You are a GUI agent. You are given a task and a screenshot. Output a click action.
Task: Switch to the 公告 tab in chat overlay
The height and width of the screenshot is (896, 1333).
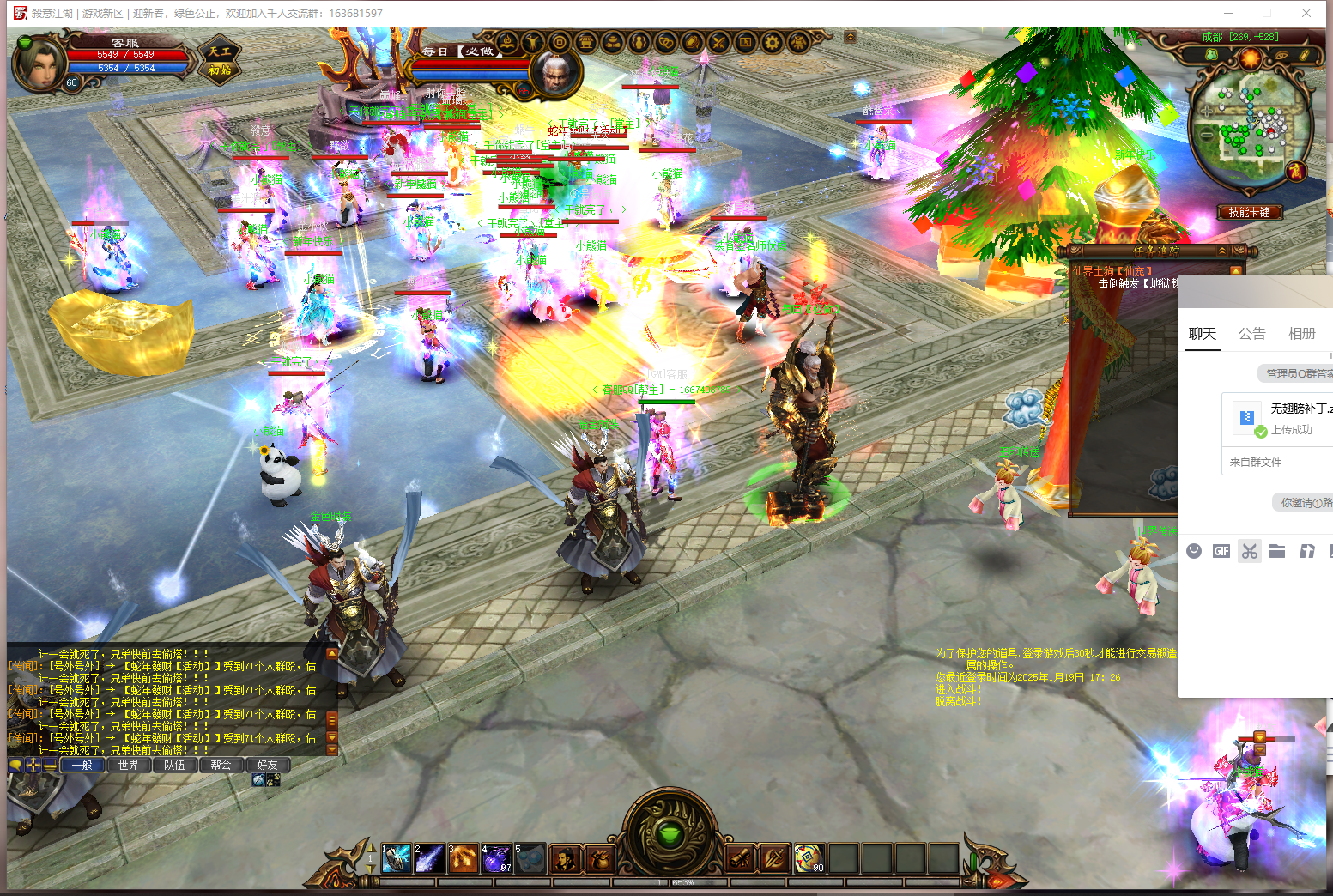1251,334
